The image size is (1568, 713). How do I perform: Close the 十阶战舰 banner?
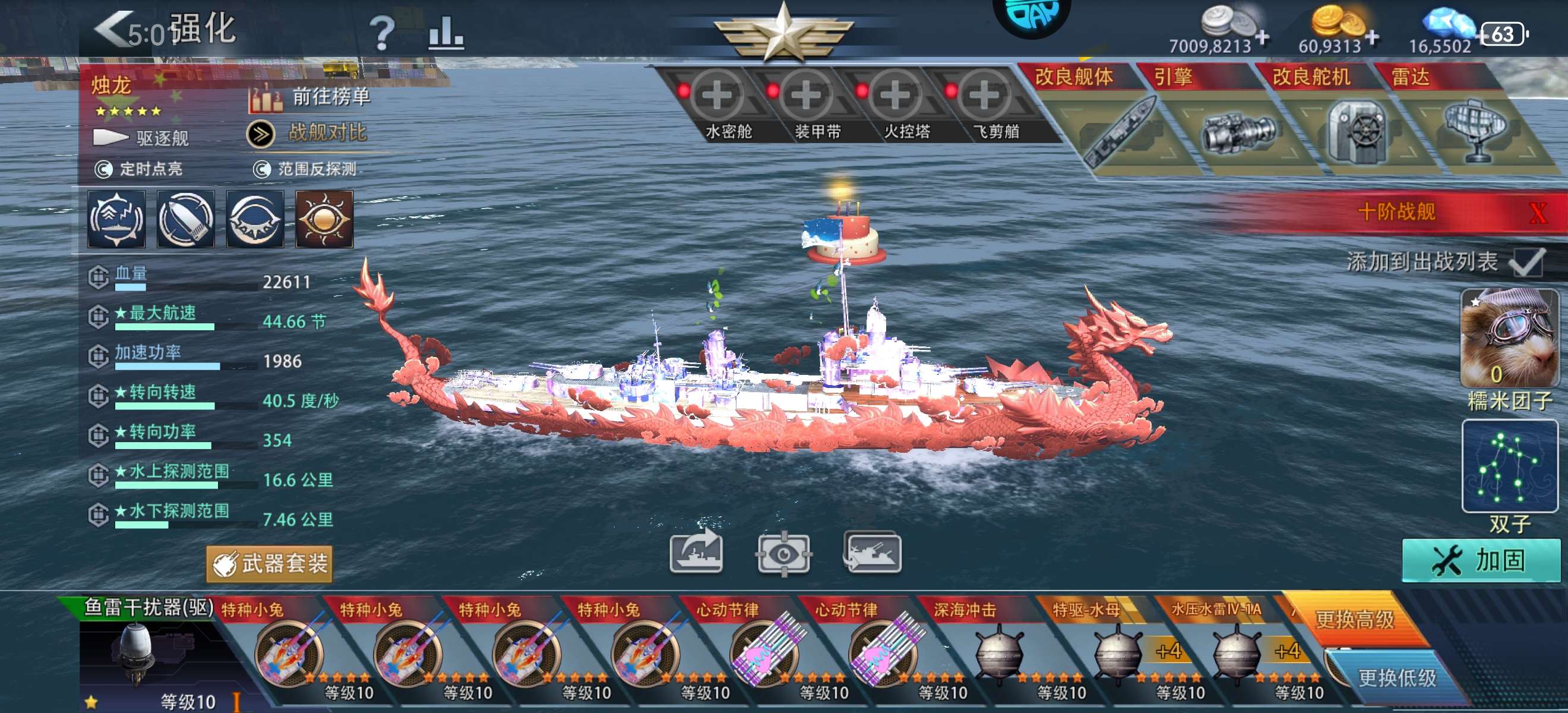(1538, 213)
